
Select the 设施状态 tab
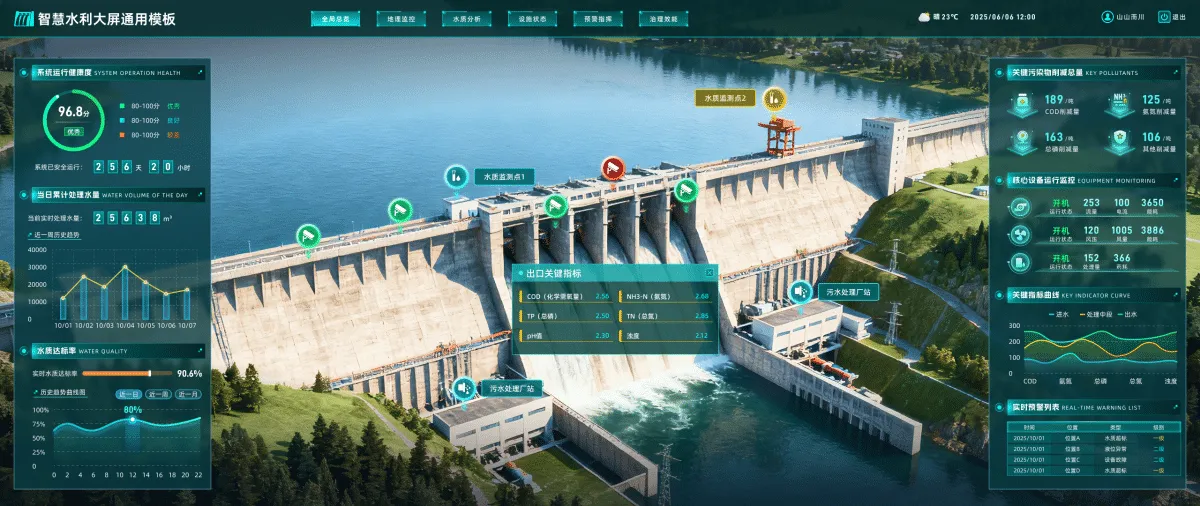[x=532, y=18]
